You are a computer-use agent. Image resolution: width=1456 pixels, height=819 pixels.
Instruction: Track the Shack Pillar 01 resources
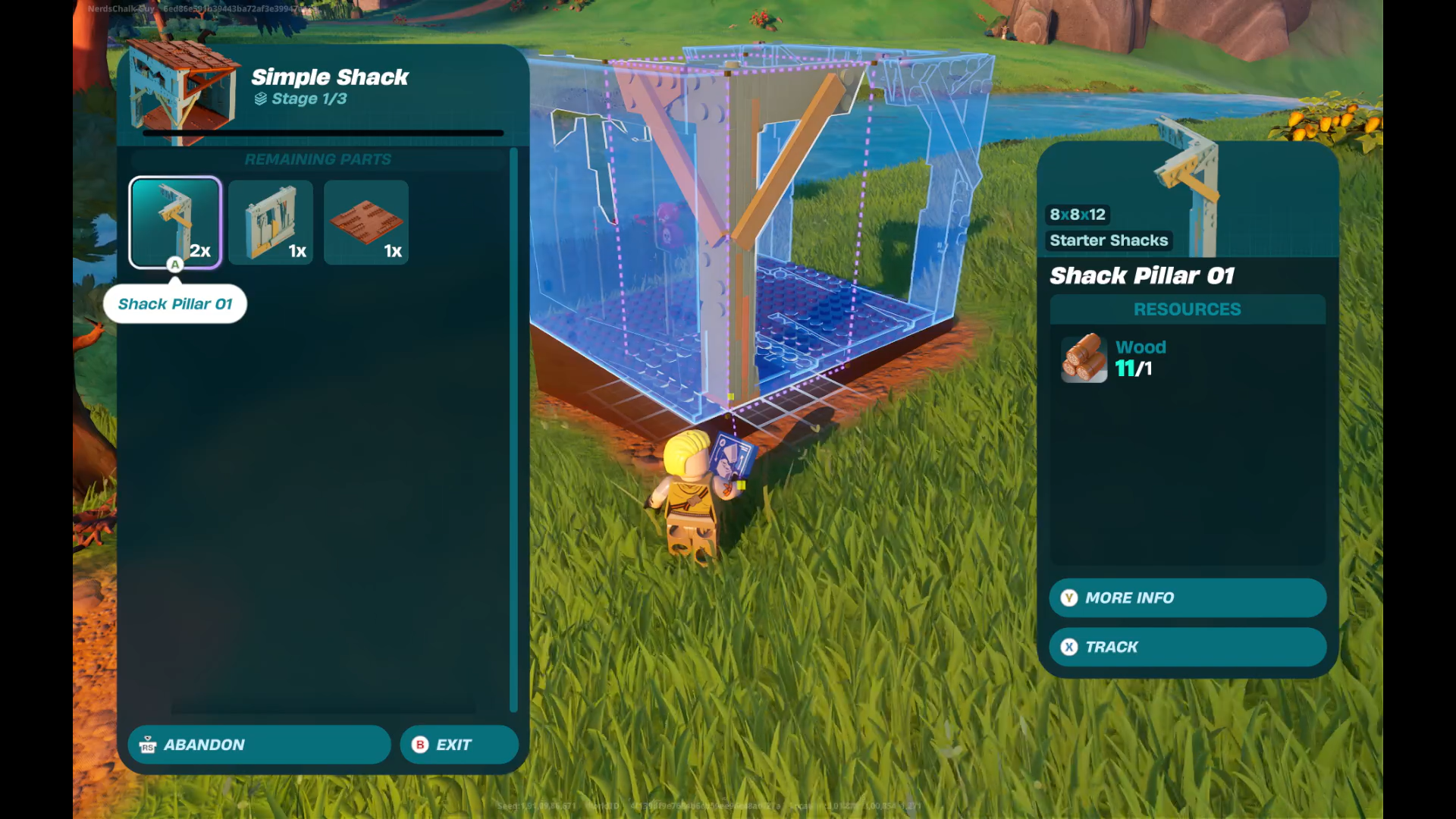(1187, 647)
